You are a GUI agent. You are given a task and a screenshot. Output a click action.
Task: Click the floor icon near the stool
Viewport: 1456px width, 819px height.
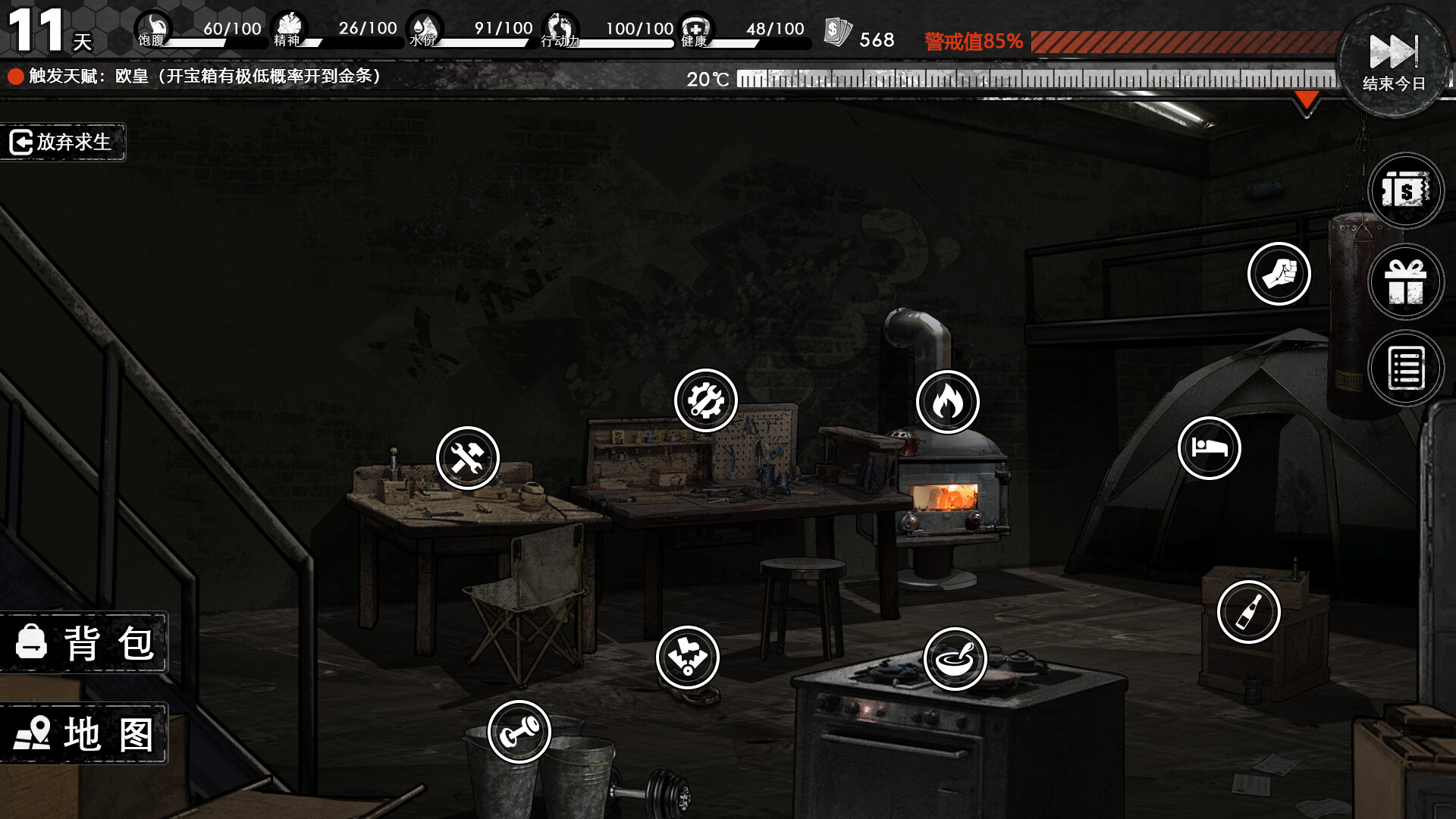pyautogui.click(x=688, y=657)
